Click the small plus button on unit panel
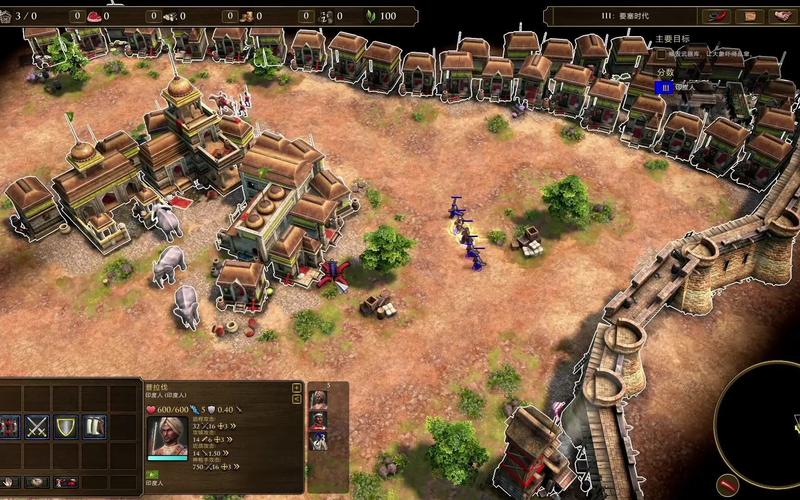Image resolution: width=800 pixels, height=500 pixels. [x=296, y=387]
